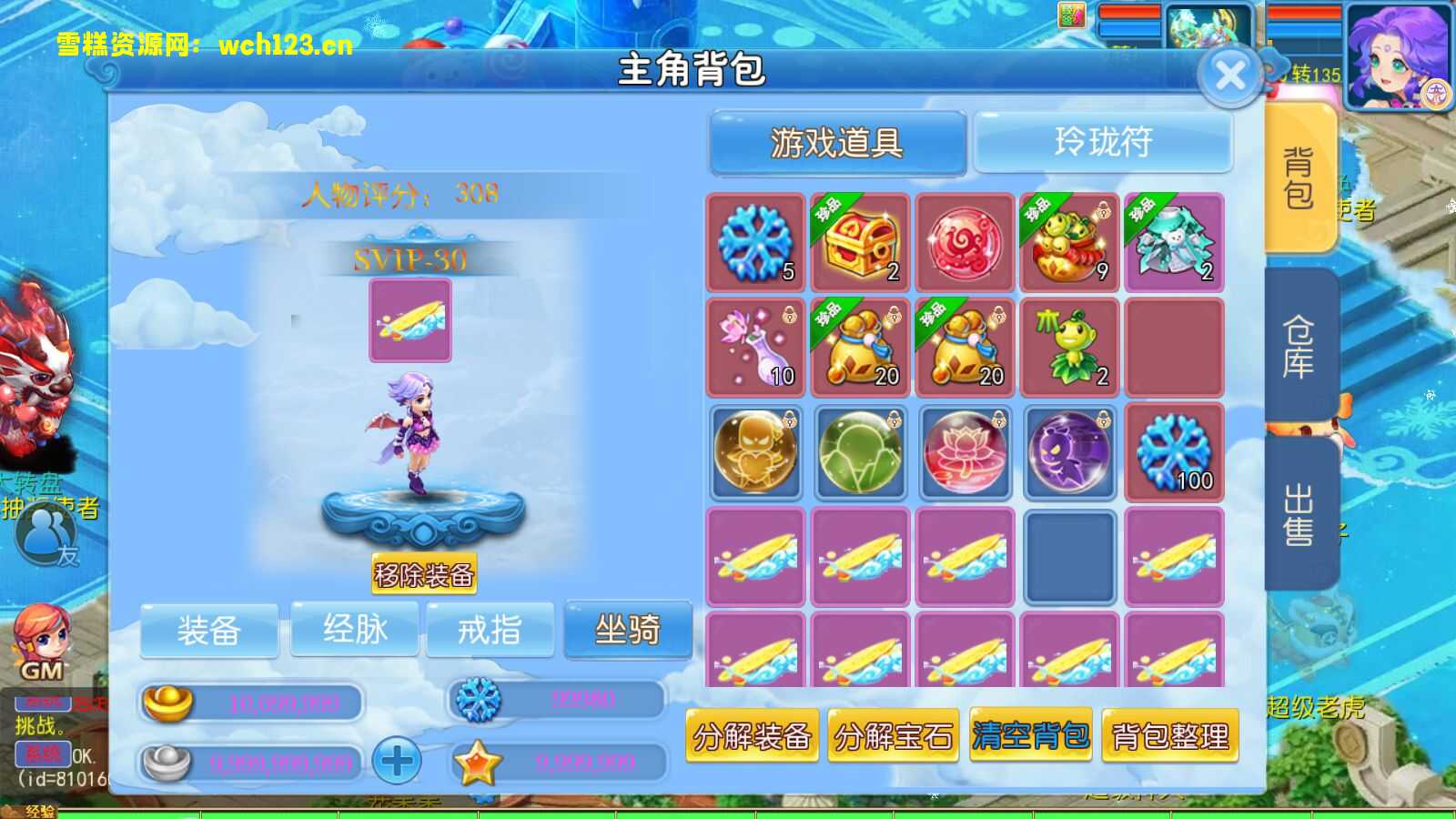This screenshot has height=819, width=1456.
Task: Click the snowflake stack of 100
Action: 1173,452
